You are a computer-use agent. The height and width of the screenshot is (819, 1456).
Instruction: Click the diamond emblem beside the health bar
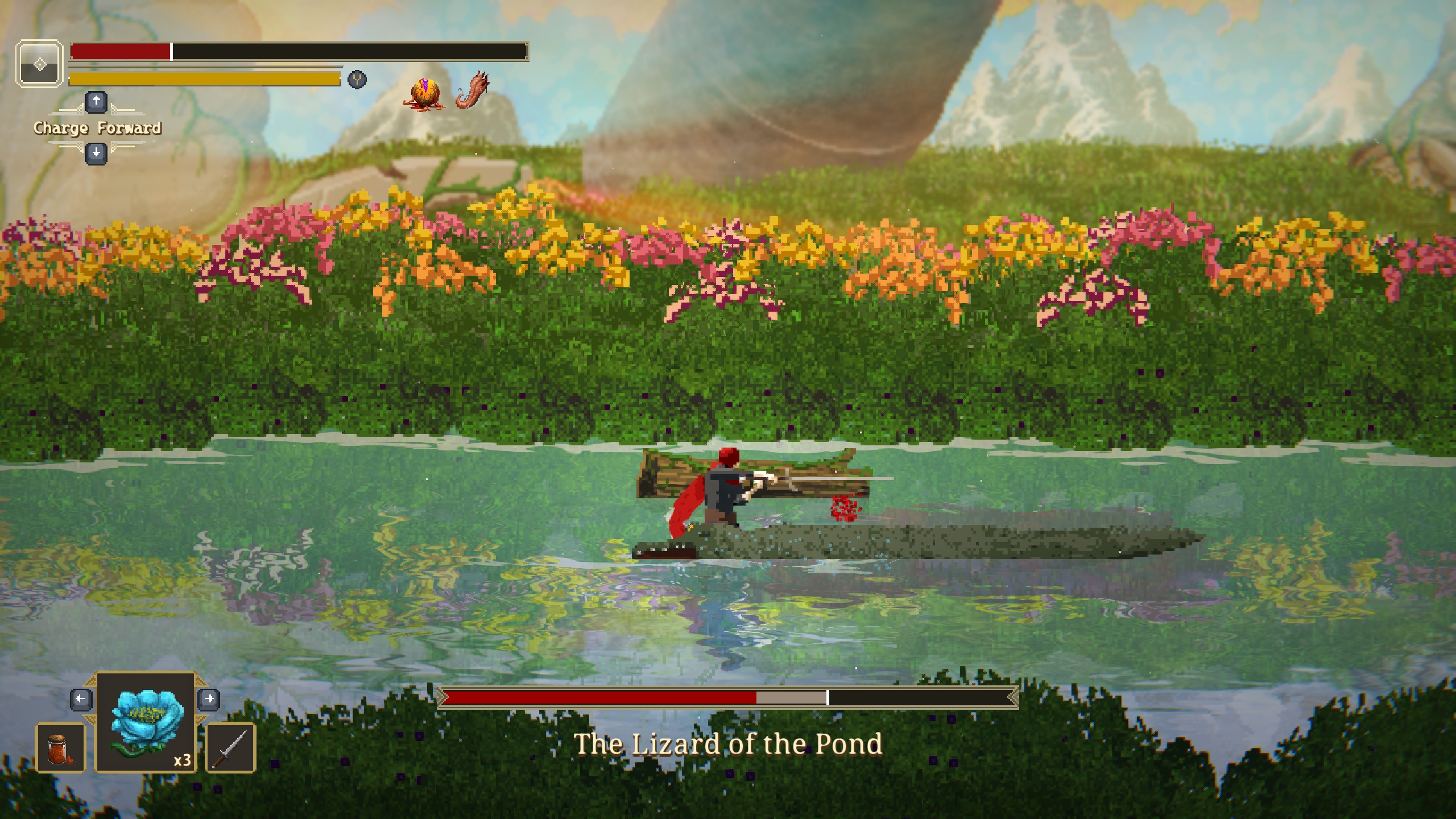pos(39,64)
